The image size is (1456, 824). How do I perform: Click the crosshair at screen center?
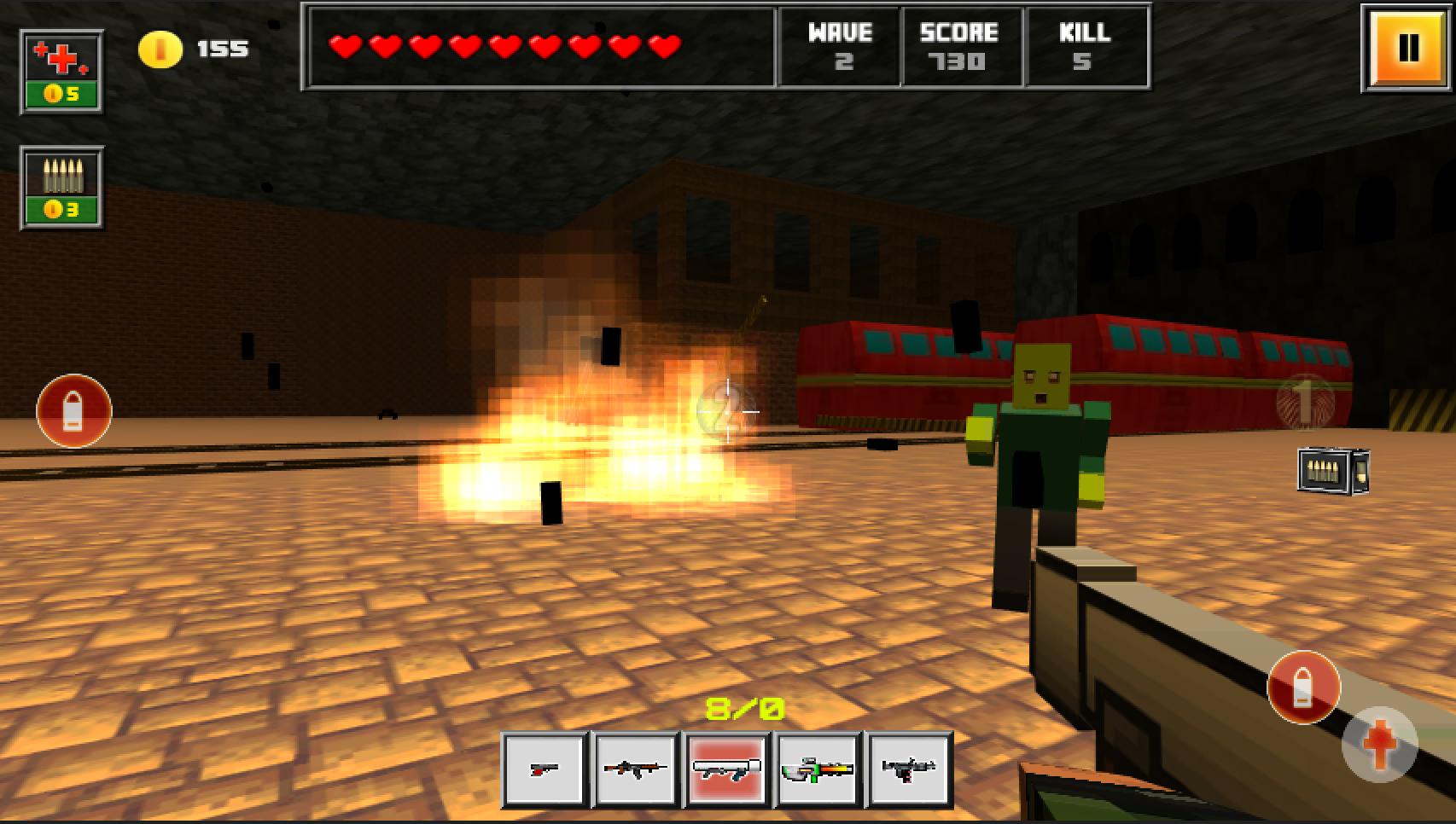pyautogui.click(x=728, y=410)
